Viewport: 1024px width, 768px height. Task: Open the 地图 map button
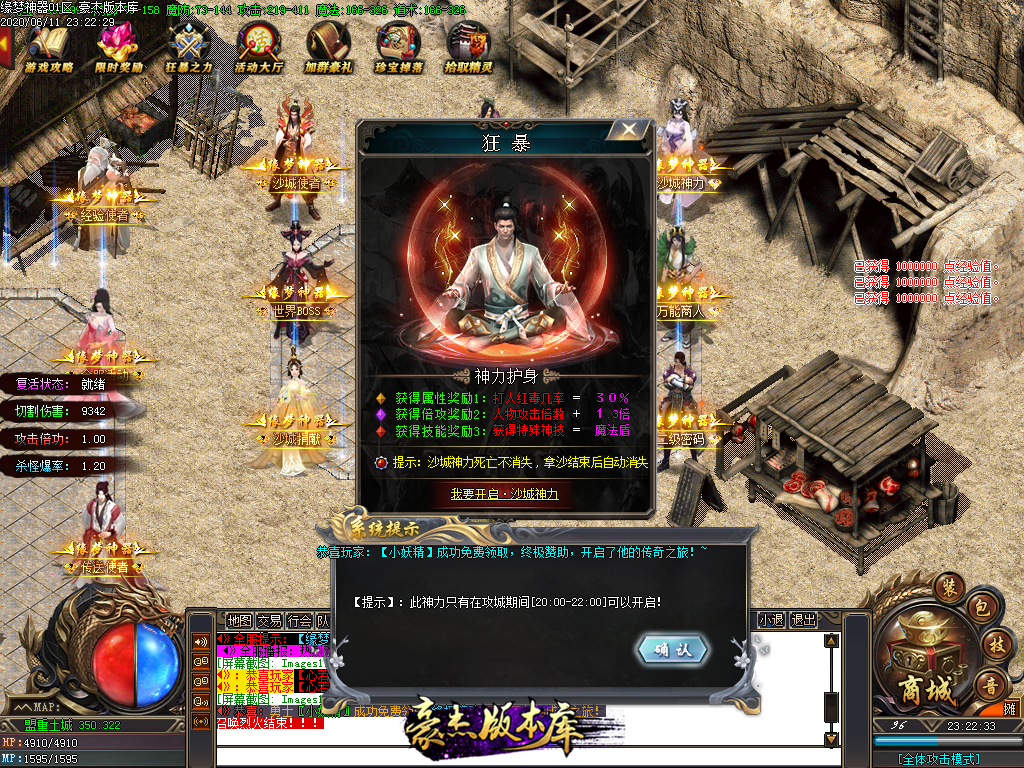coord(239,620)
